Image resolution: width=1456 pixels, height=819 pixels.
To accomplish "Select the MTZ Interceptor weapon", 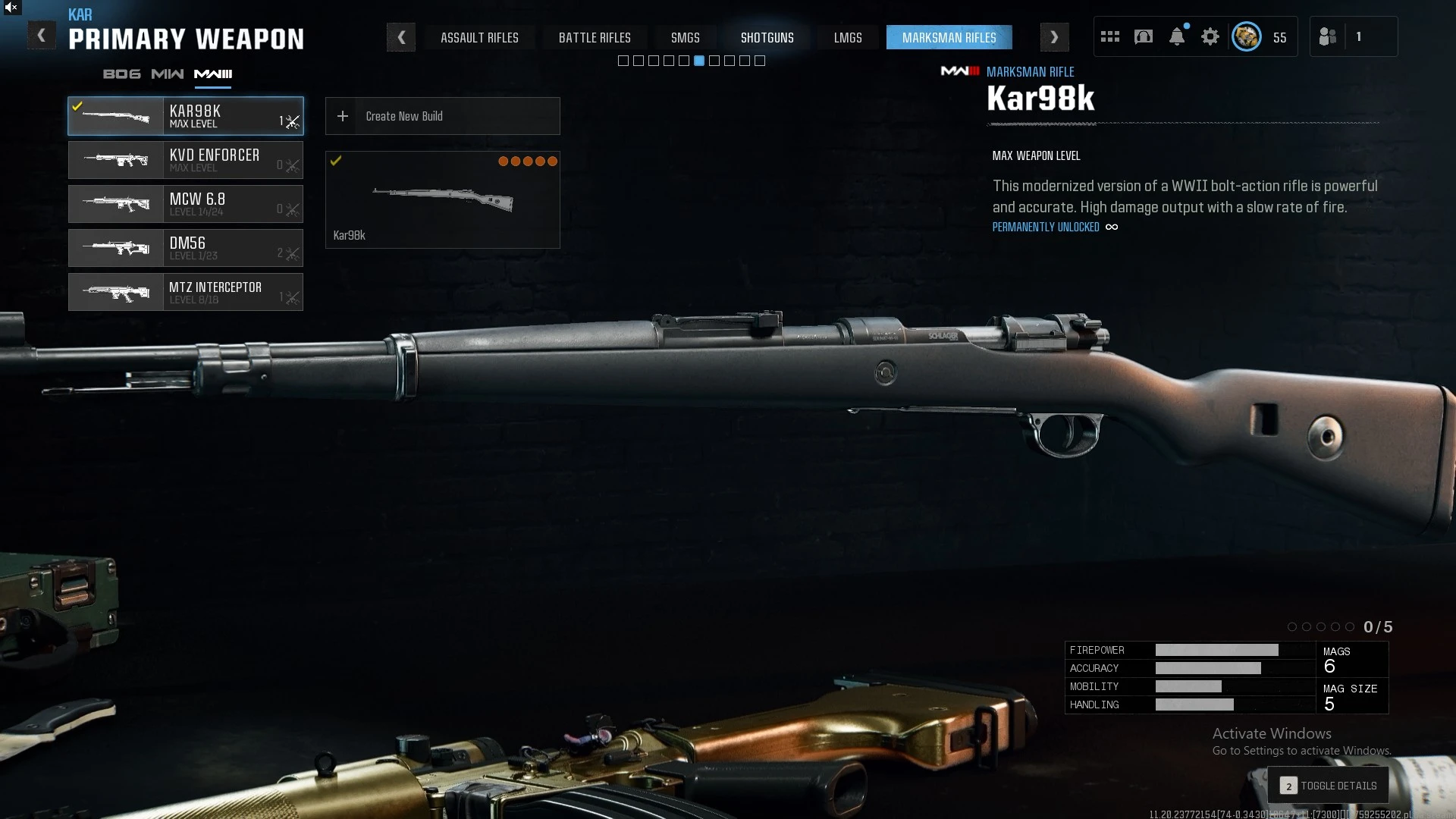I will 186,292.
